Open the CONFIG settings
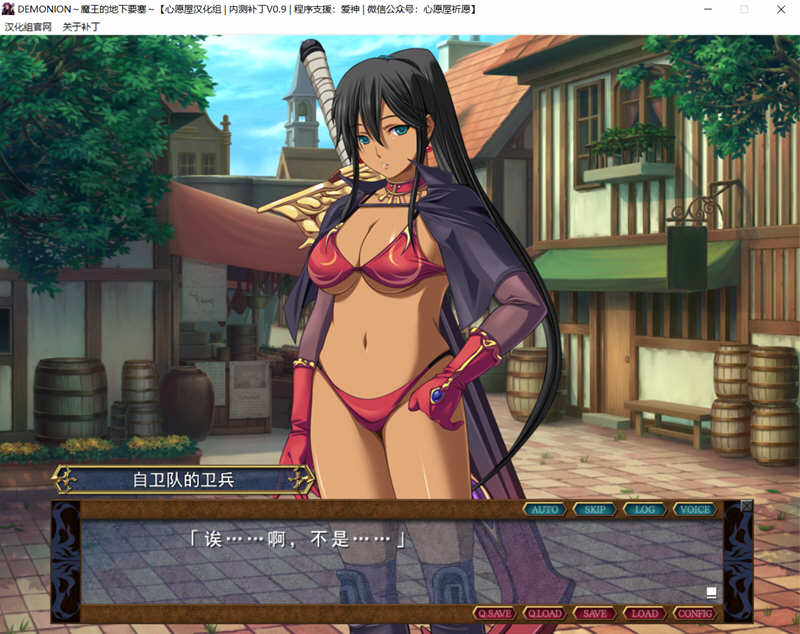 click(x=695, y=613)
